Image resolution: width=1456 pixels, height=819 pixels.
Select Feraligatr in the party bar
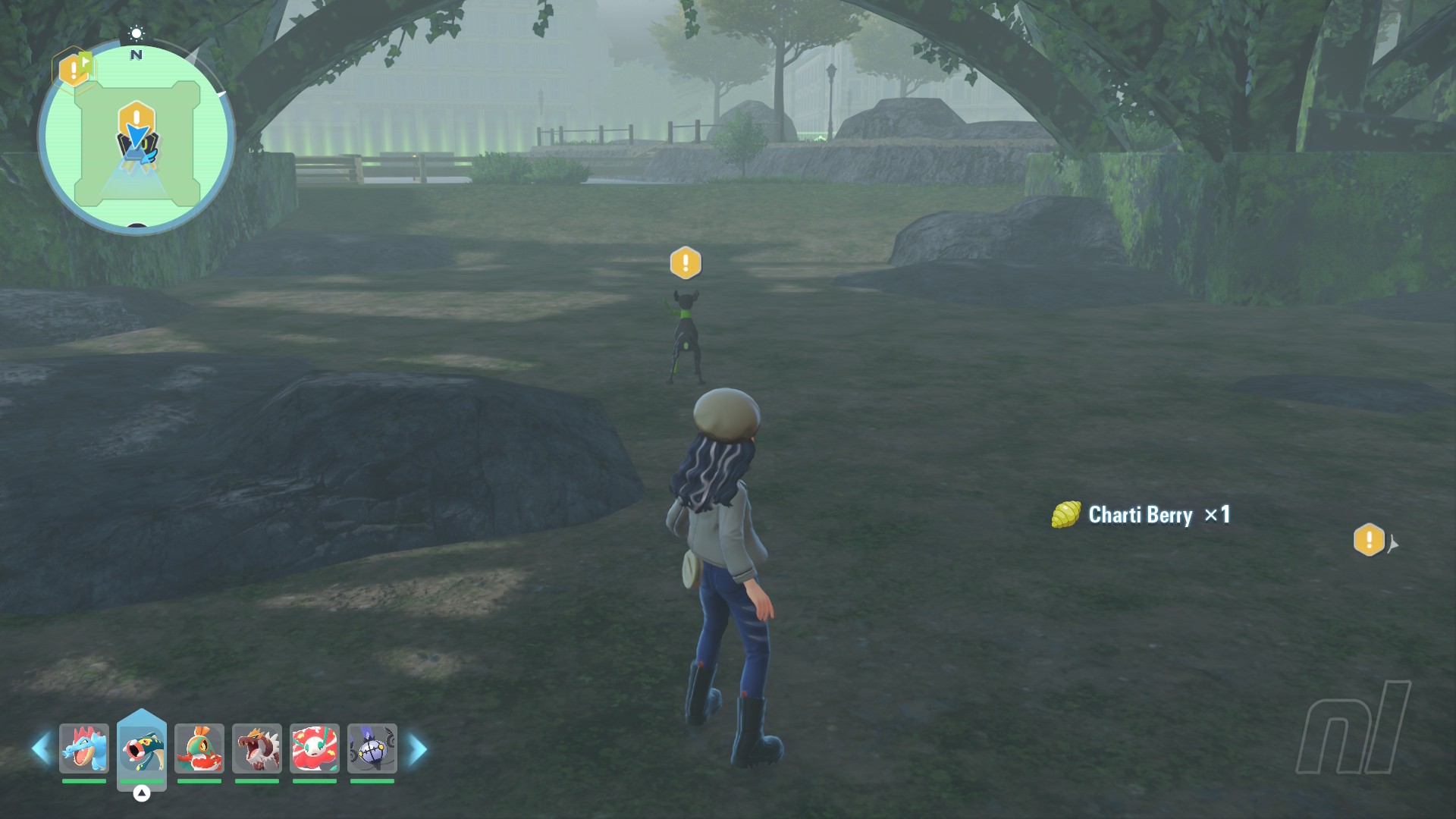84,748
